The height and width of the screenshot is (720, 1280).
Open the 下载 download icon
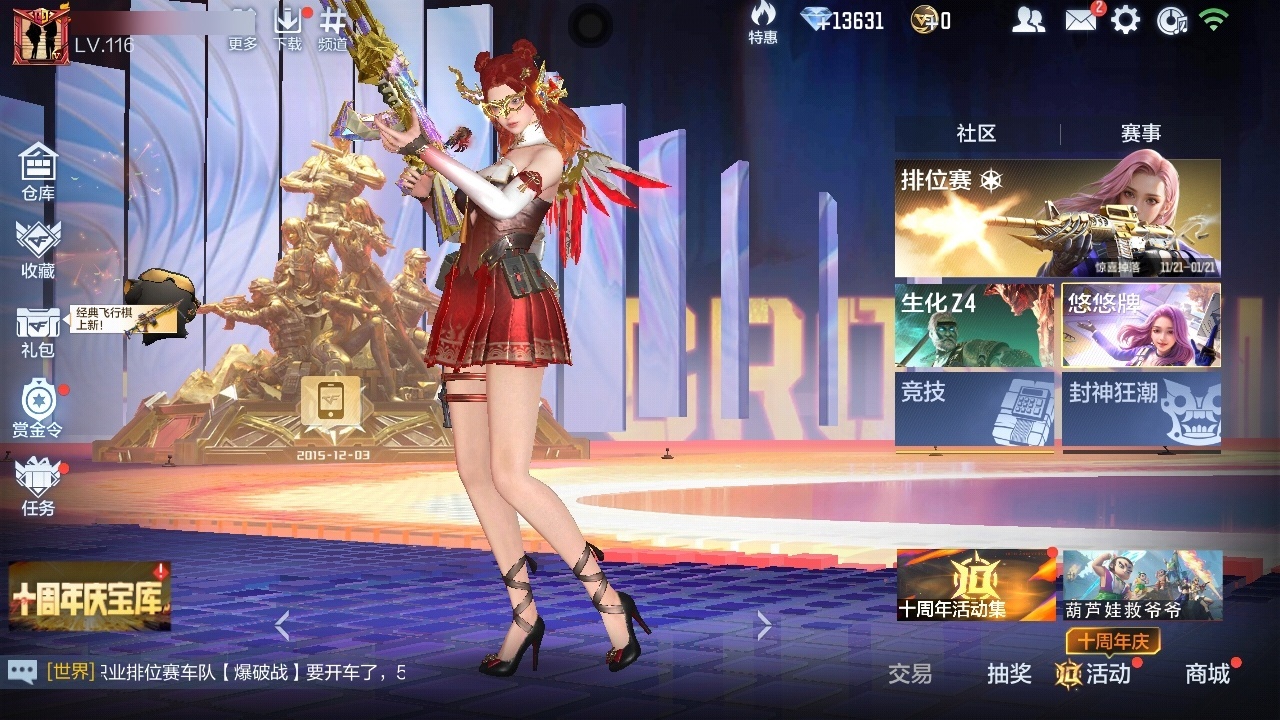pyautogui.click(x=288, y=28)
